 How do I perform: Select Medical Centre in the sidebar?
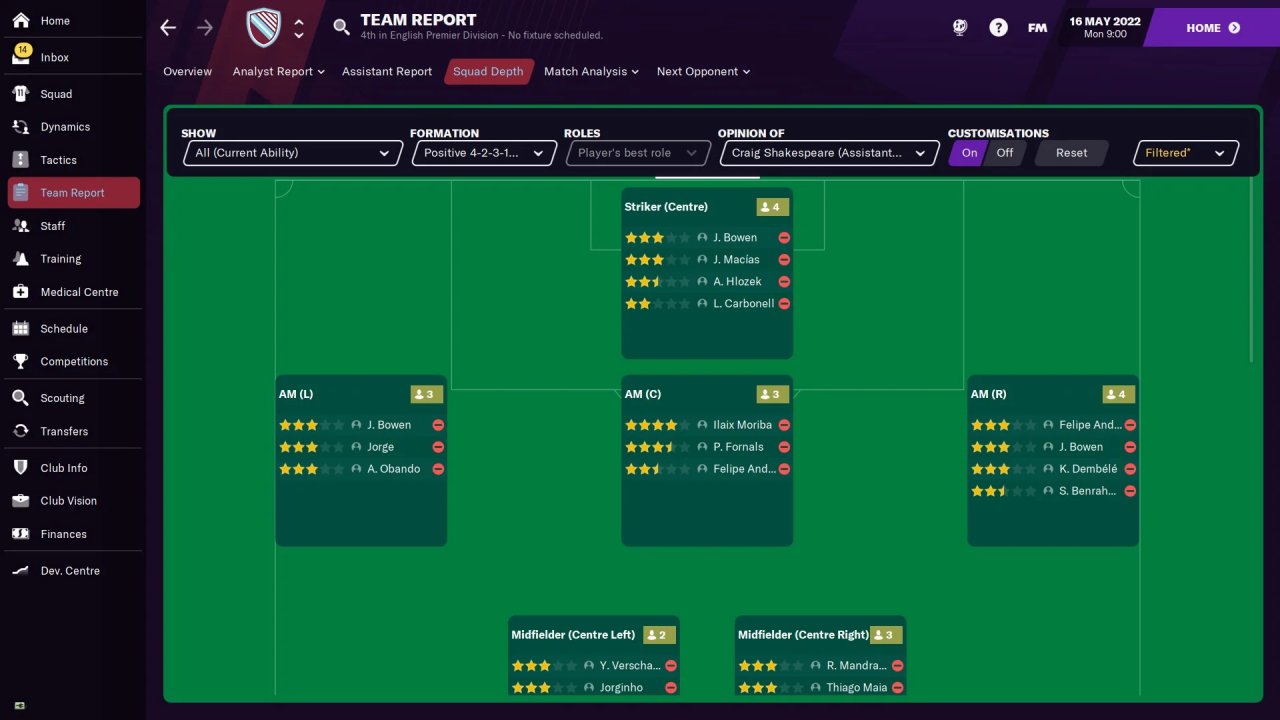coord(79,292)
